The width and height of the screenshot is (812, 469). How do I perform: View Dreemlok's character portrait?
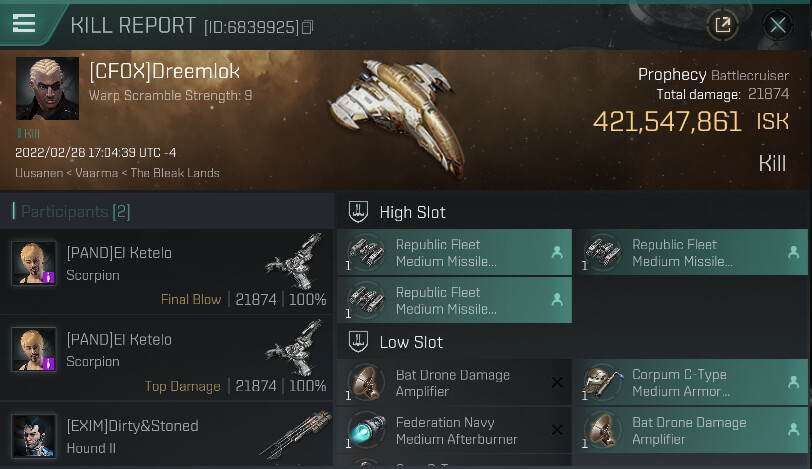tap(47, 88)
